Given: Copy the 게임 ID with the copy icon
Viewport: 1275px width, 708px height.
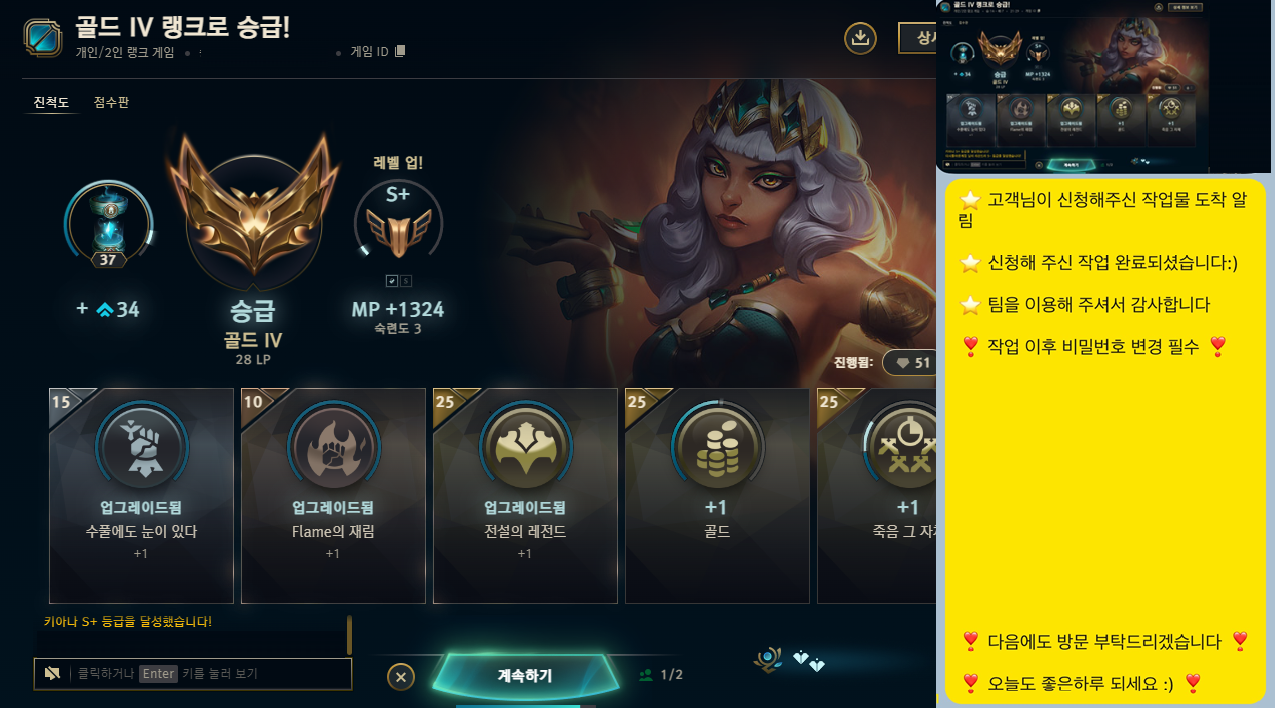Looking at the screenshot, I should tap(400, 52).
